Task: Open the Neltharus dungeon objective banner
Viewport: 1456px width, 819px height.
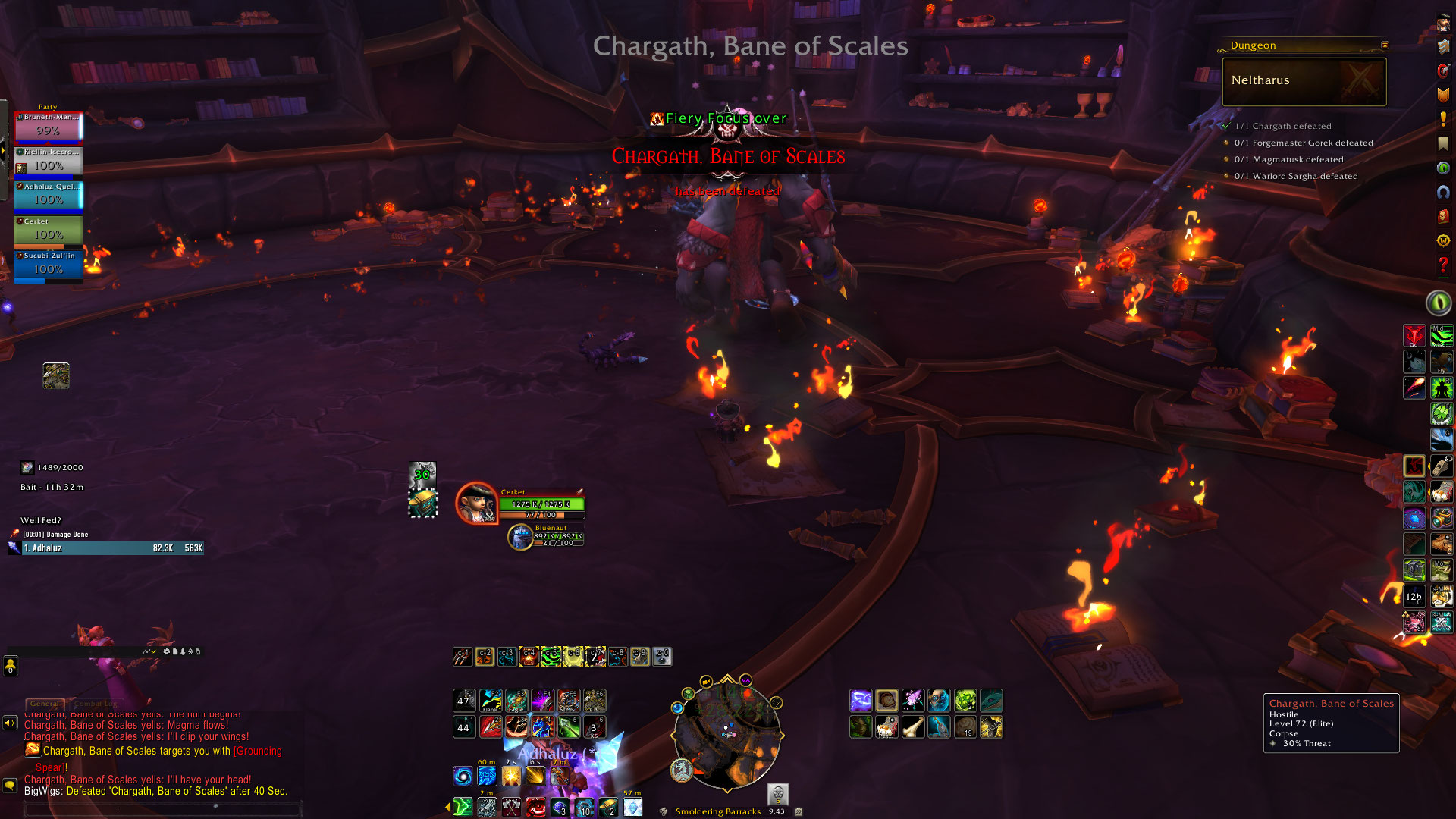Action: (1304, 81)
